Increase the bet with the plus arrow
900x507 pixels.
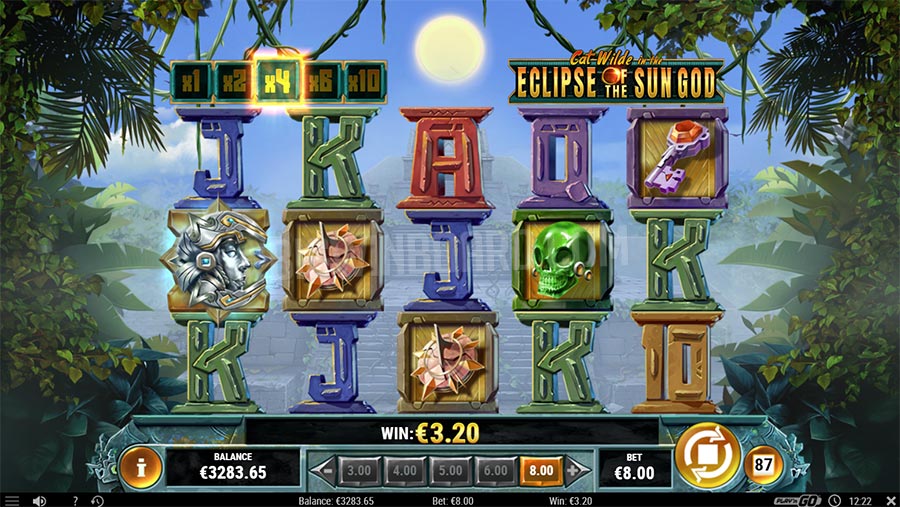click(x=572, y=469)
